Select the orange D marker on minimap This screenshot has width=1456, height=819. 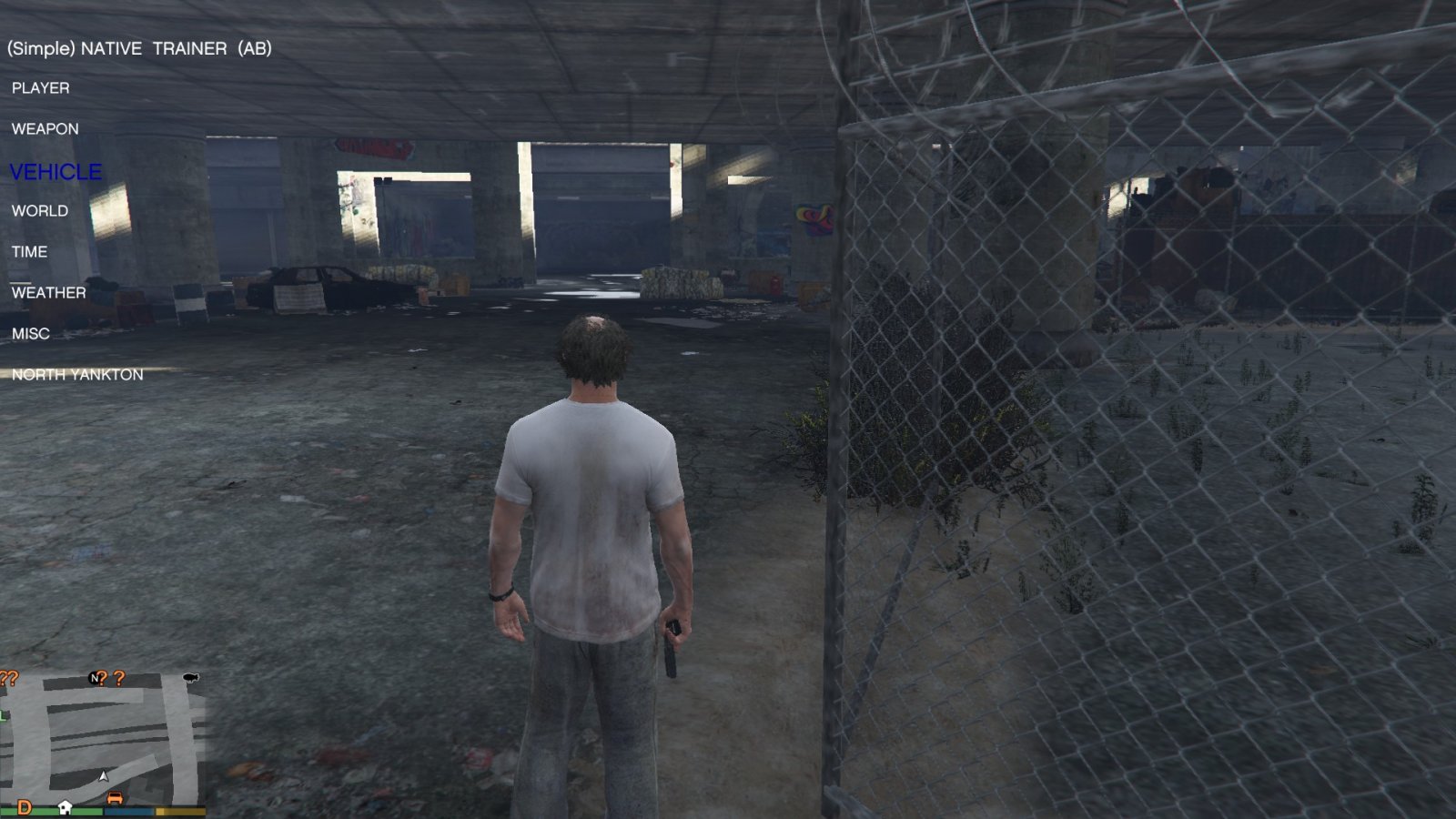pos(25,807)
